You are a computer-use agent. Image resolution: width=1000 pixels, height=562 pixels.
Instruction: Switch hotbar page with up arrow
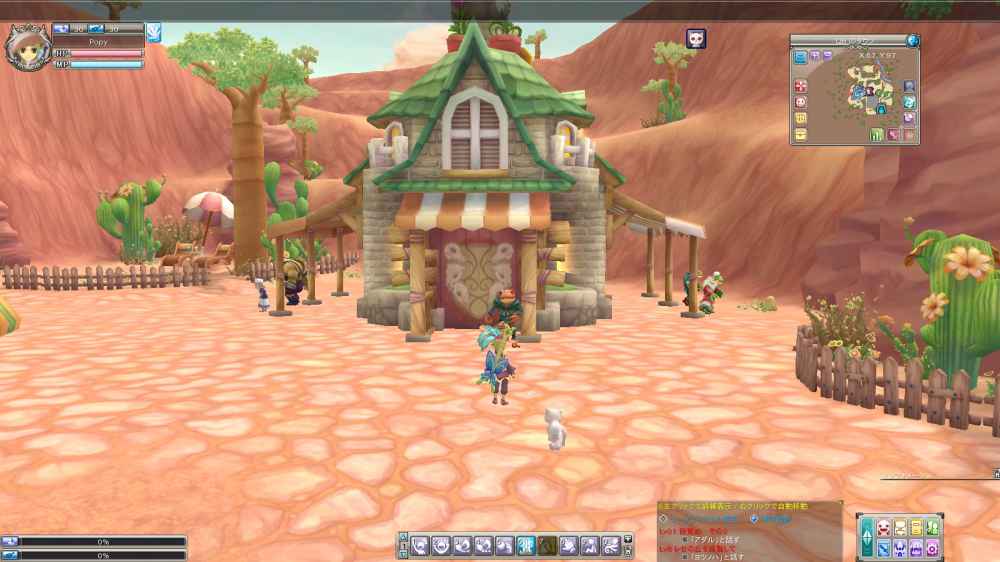pyautogui.click(x=404, y=539)
